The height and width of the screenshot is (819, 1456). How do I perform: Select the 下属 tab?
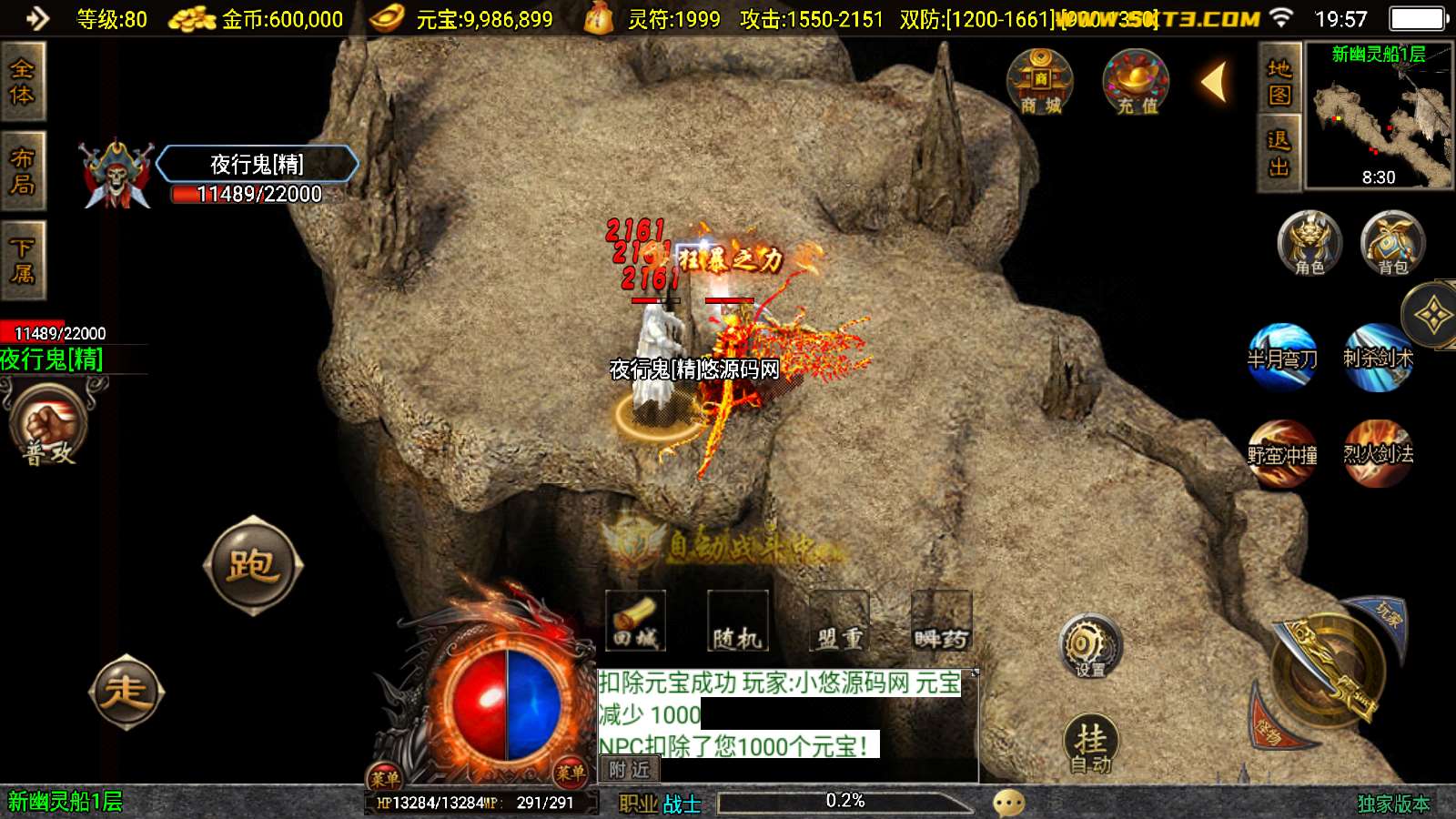pyautogui.click(x=22, y=260)
